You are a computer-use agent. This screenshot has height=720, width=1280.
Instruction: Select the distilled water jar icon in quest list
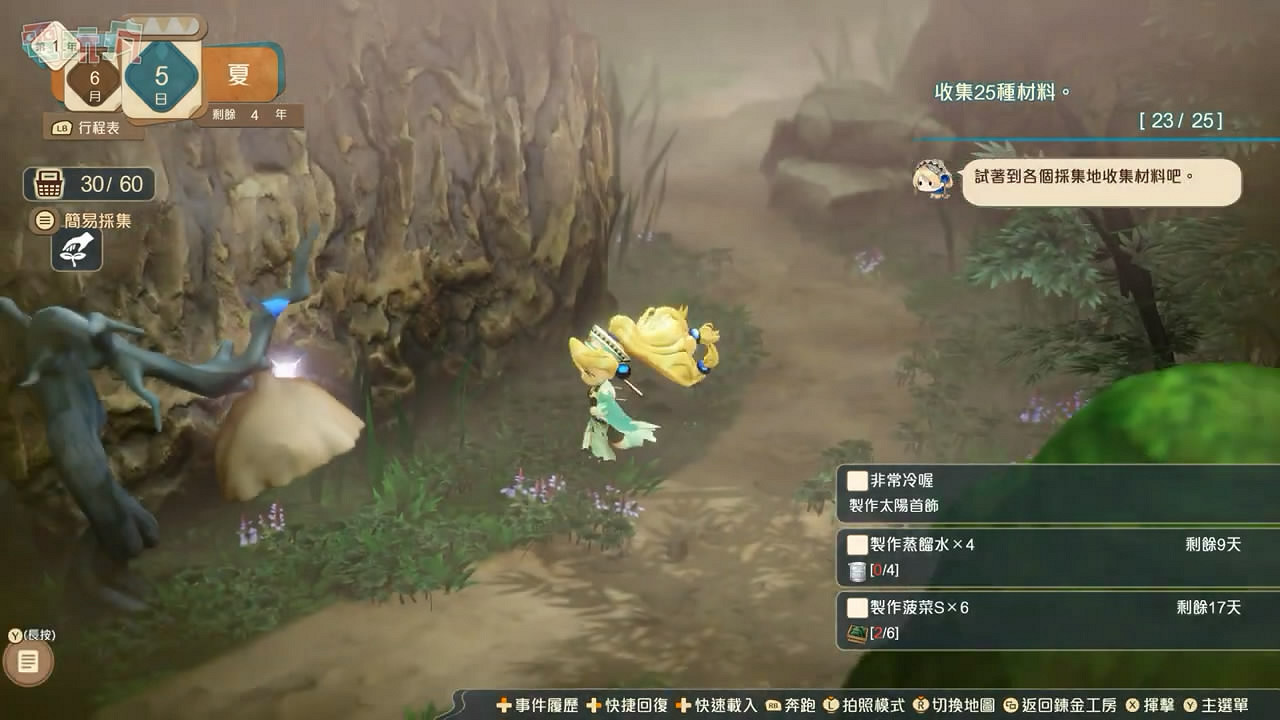[855, 571]
